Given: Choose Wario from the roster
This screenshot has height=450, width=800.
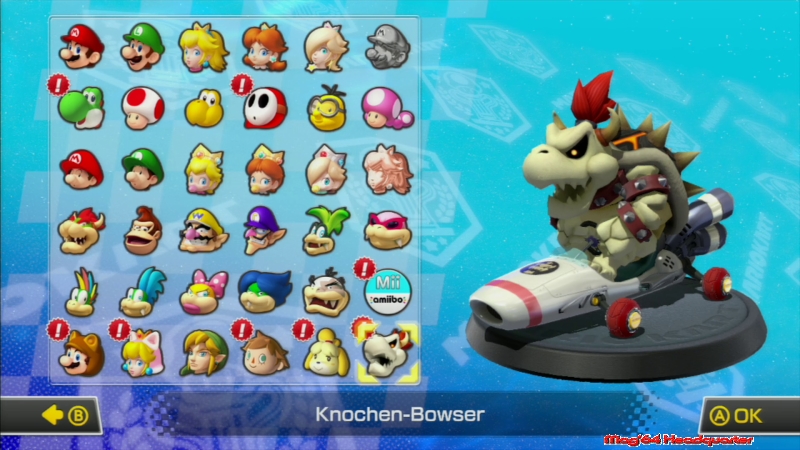Looking at the screenshot, I should [x=203, y=232].
